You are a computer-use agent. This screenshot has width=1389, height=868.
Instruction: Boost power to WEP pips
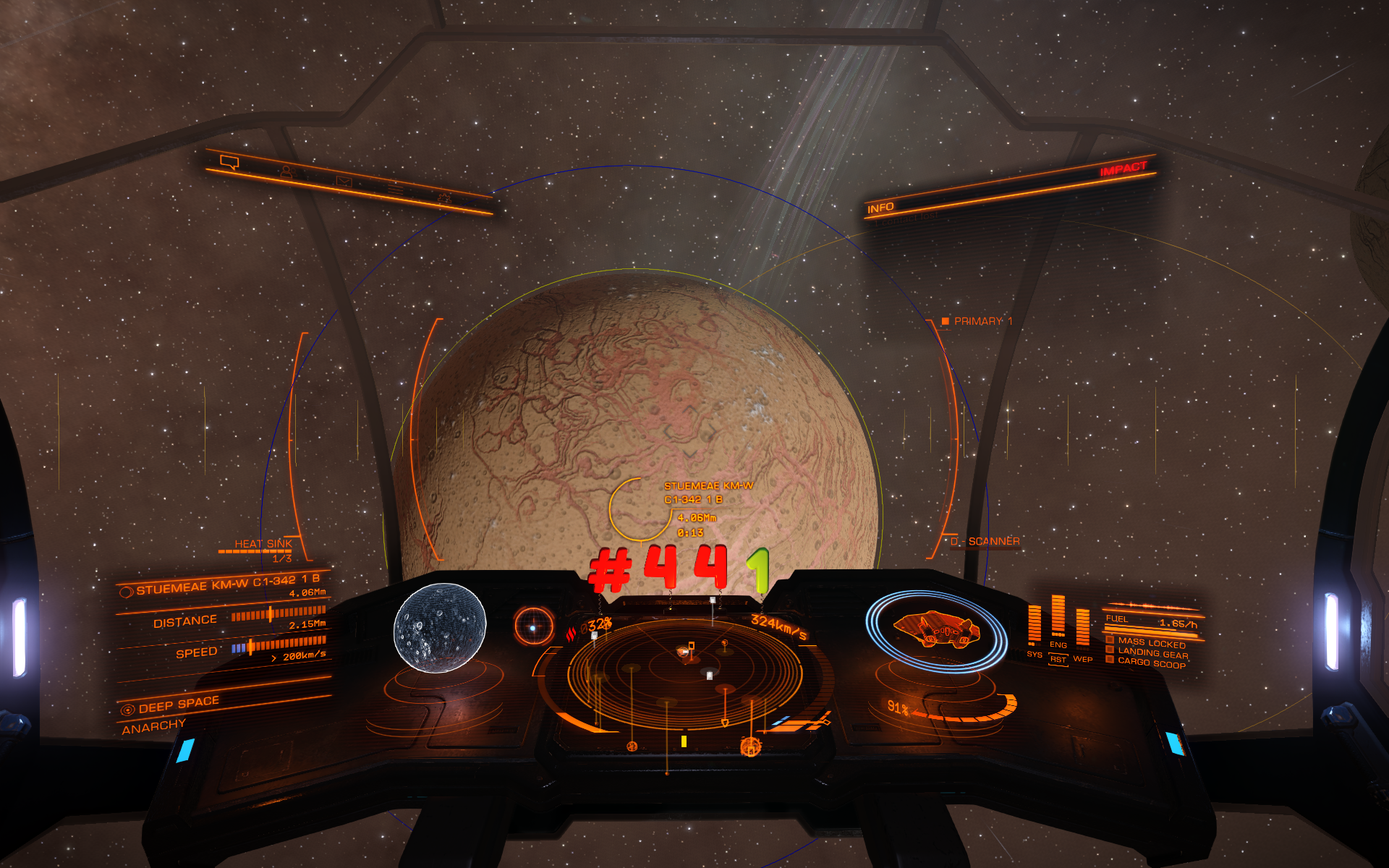(x=1083, y=658)
